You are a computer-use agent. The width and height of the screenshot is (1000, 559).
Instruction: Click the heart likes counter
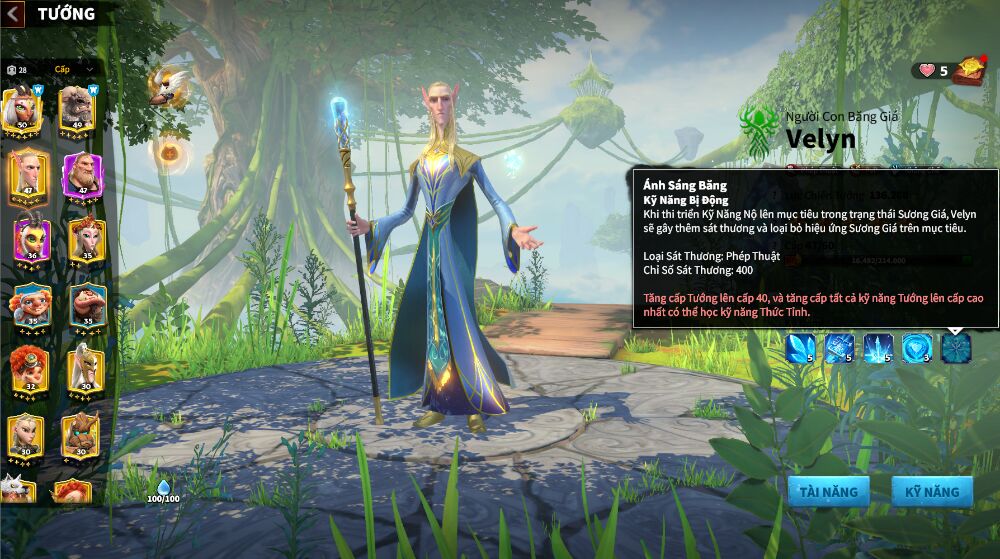click(932, 71)
